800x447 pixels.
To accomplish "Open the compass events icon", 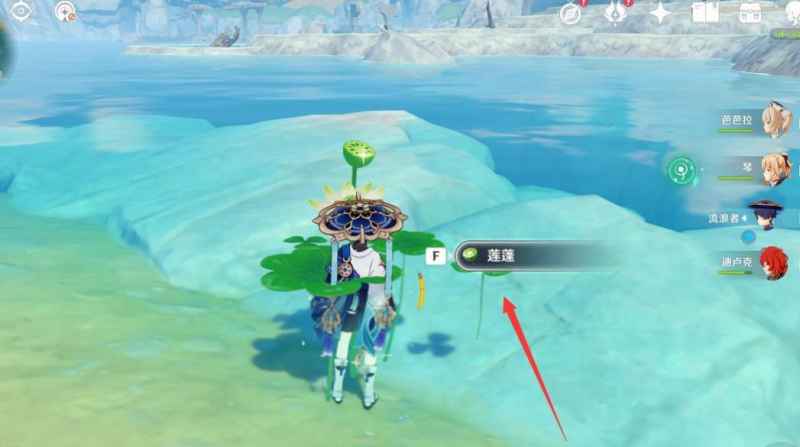I will click(571, 14).
